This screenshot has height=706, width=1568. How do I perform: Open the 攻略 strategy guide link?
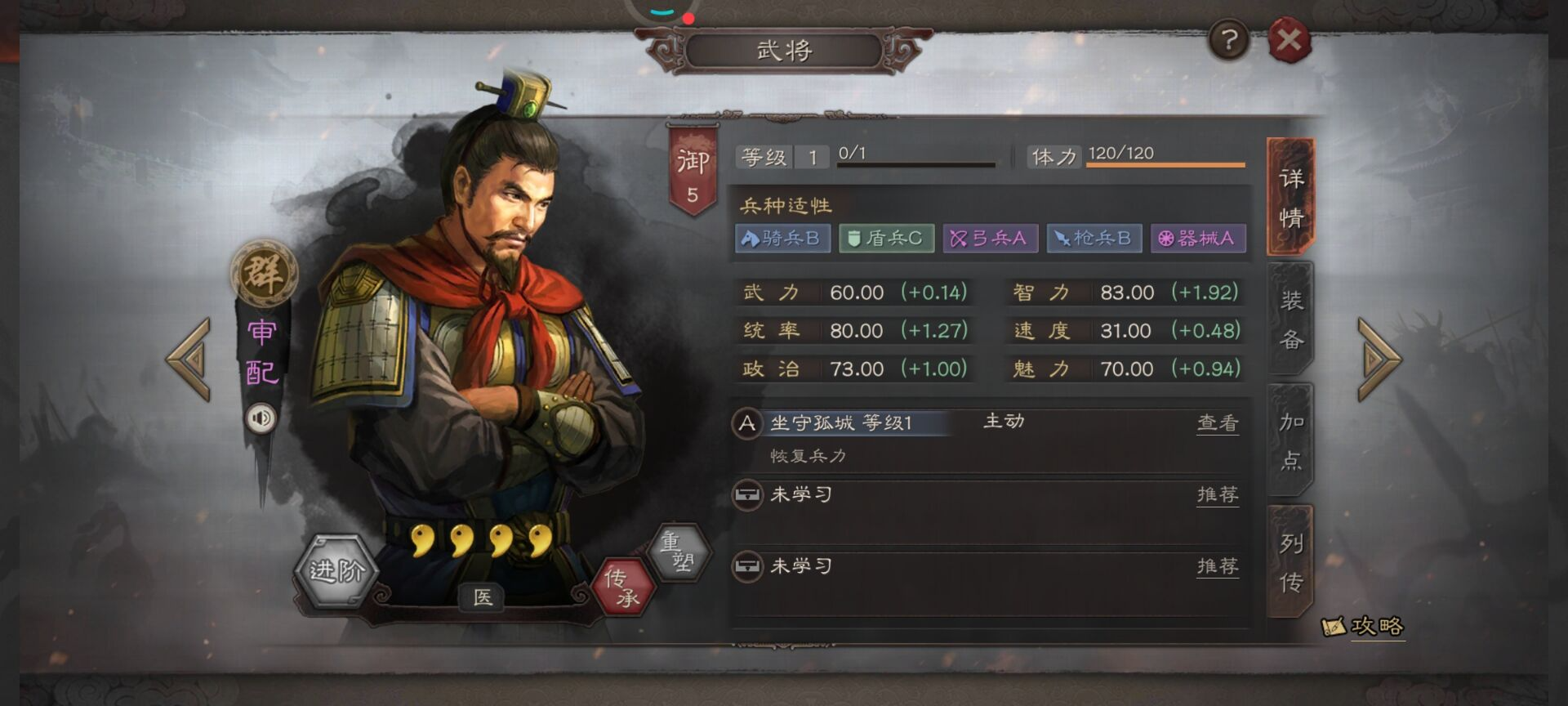(x=1364, y=627)
